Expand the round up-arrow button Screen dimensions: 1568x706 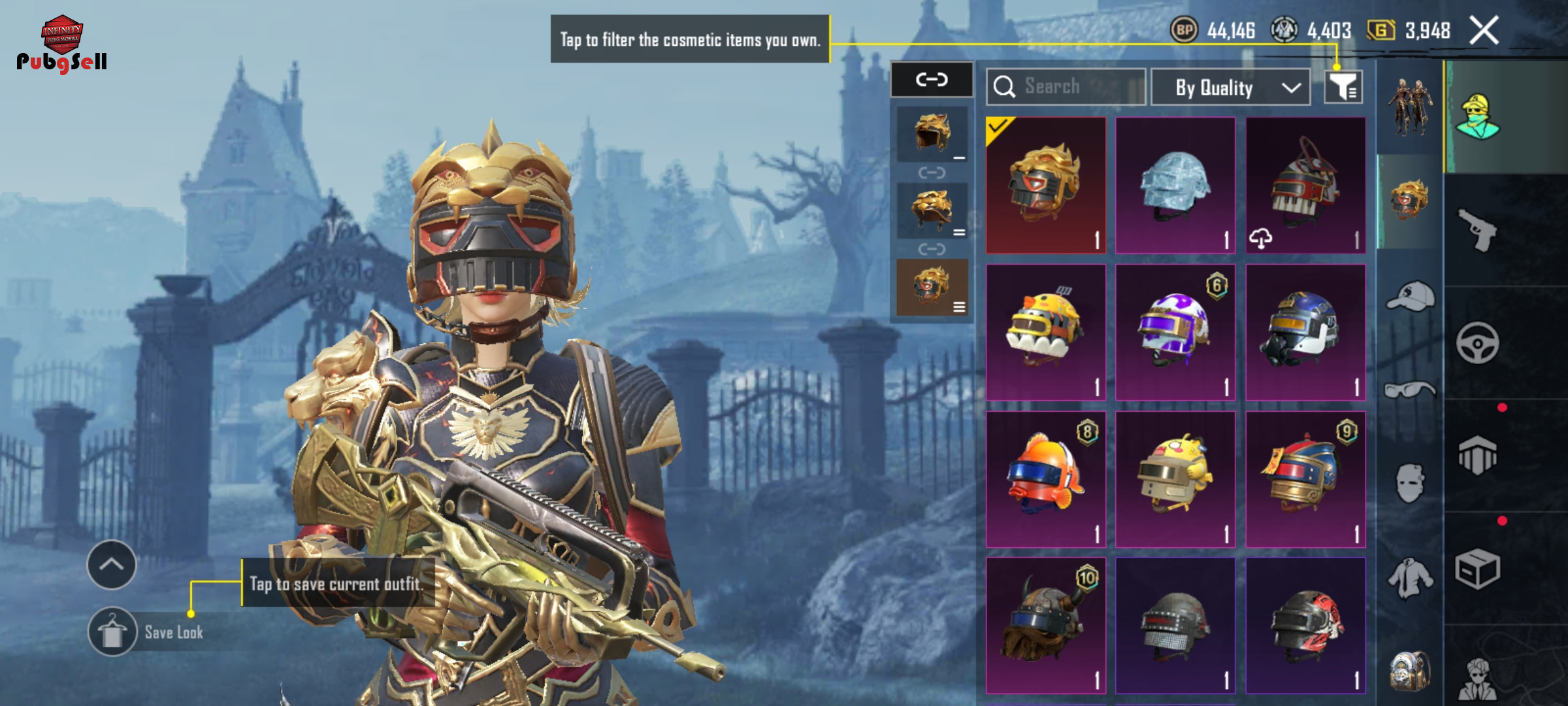[x=112, y=565]
